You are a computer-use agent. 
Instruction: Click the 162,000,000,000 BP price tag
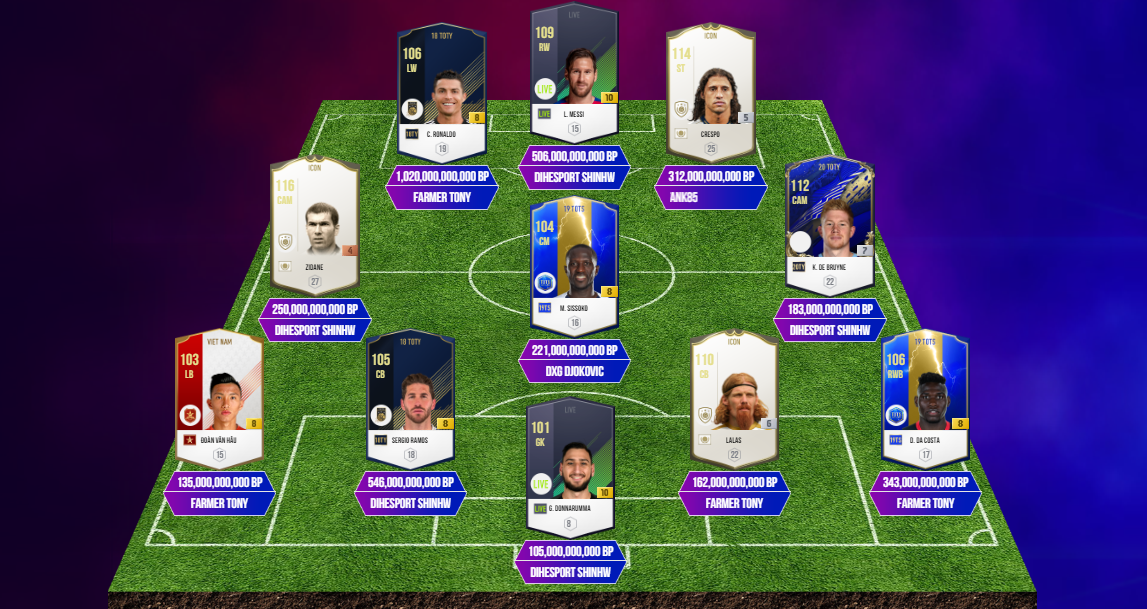point(734,482)
